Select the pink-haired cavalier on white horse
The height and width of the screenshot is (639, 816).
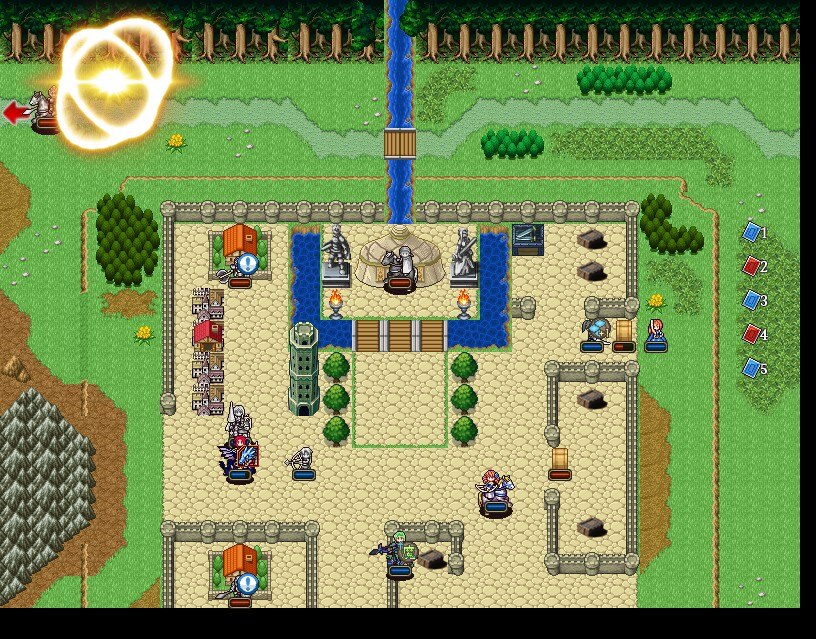click(x=496, y=490)
